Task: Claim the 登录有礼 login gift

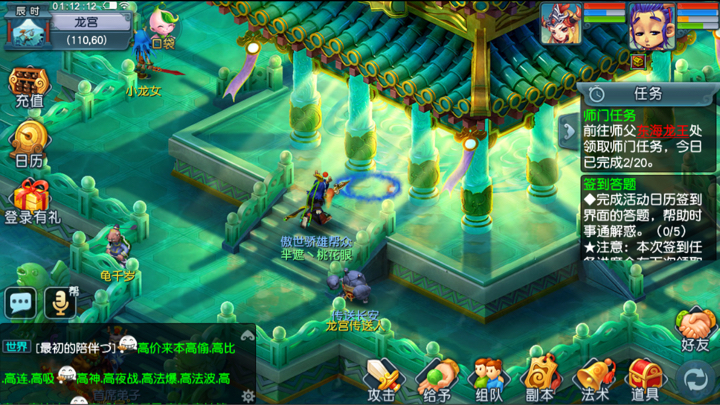Action: [x=32, y=200]
